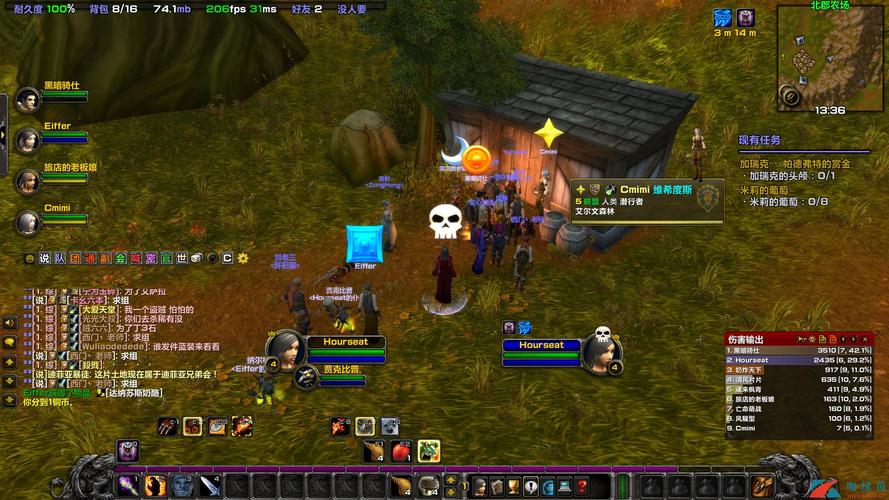Click the tracking button on minimap edge
The image size is (889, 500).
click(791, 97)
